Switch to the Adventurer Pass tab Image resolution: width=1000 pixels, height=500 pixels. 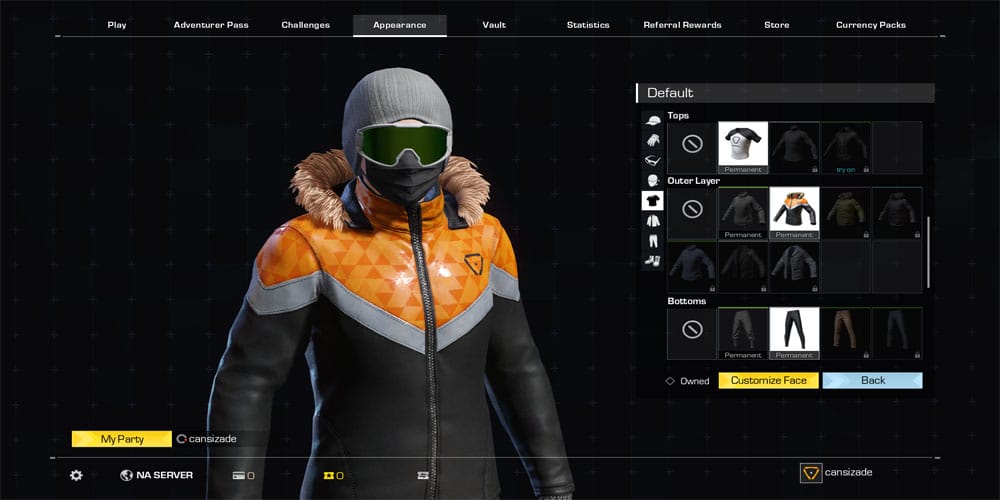click(211, 25)
